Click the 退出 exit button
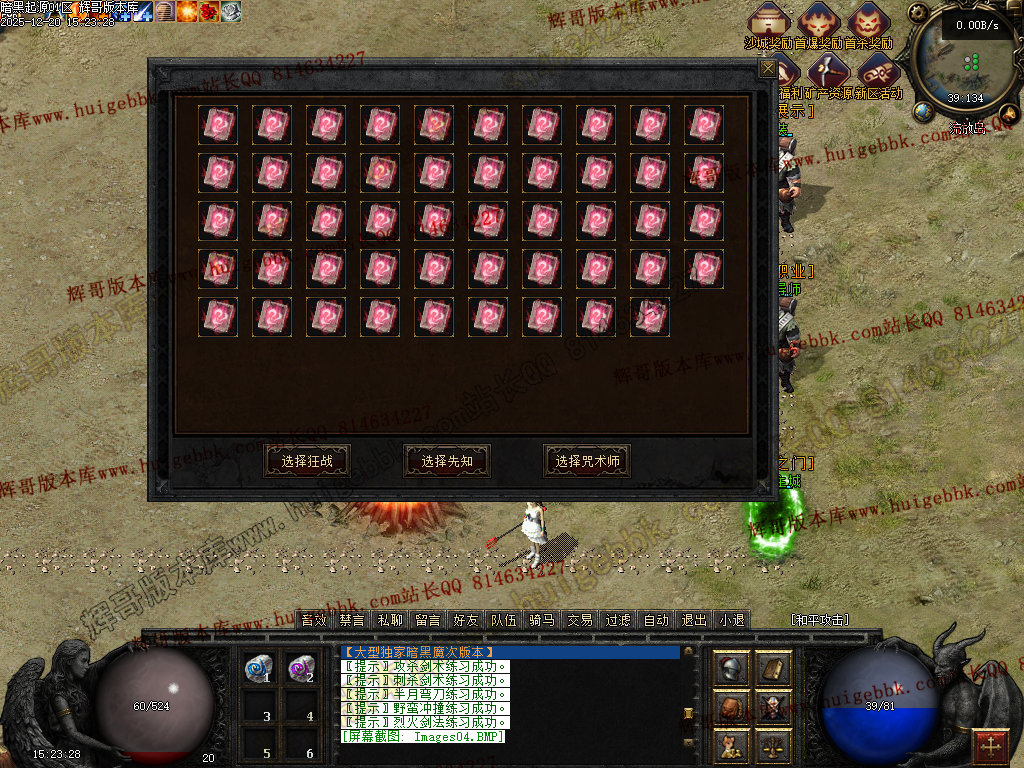The height and width of the screenshot is (768, 1024). (694, 620)
